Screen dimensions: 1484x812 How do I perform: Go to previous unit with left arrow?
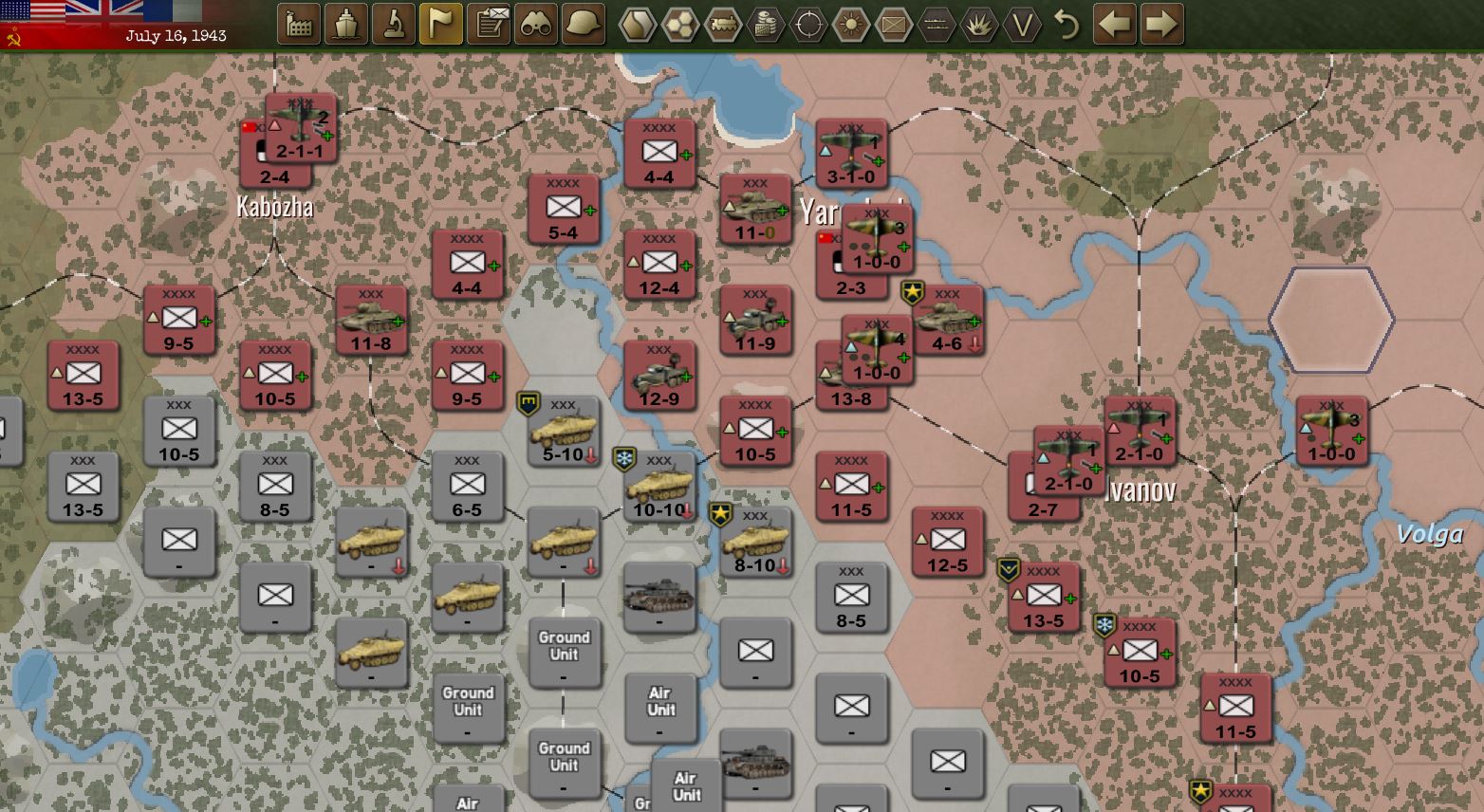click(x=1115, y=25)
